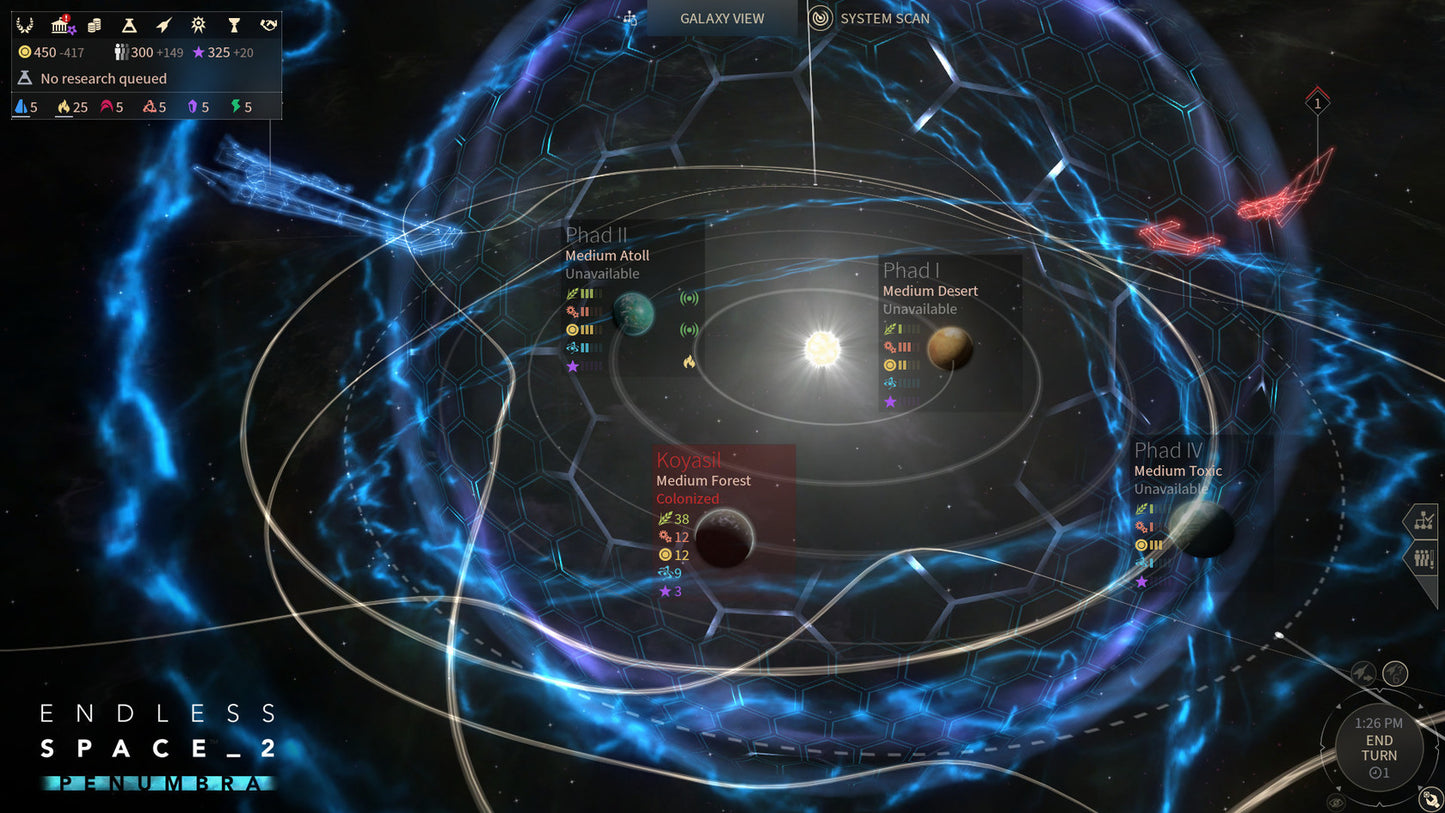This screenshot has width=1445, height=813.
Task: Click the laurel victory score icon
Action: pos(25,25)
